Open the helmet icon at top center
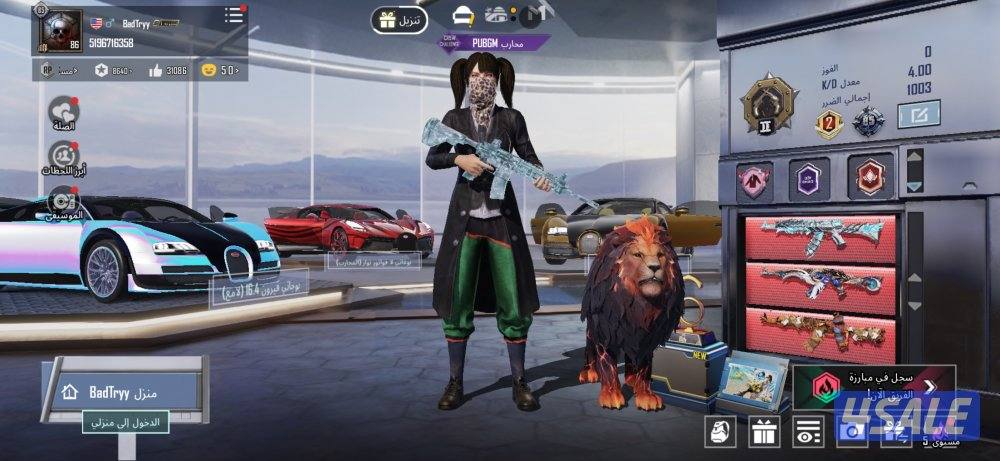The width and height of the screenshot is (1000, 461). coord(463,16)
